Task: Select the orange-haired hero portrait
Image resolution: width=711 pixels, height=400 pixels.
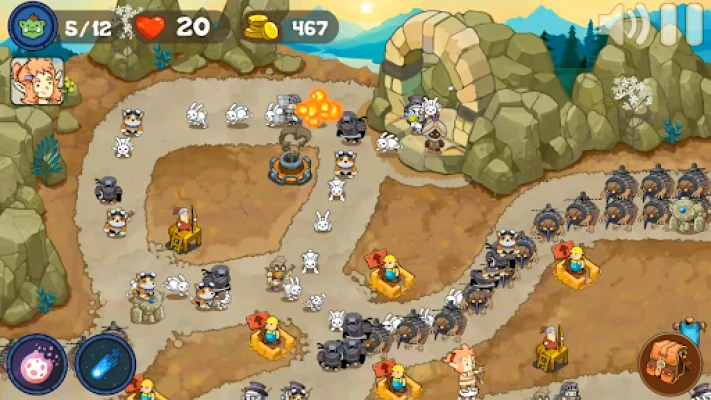Action: [37, 80]
